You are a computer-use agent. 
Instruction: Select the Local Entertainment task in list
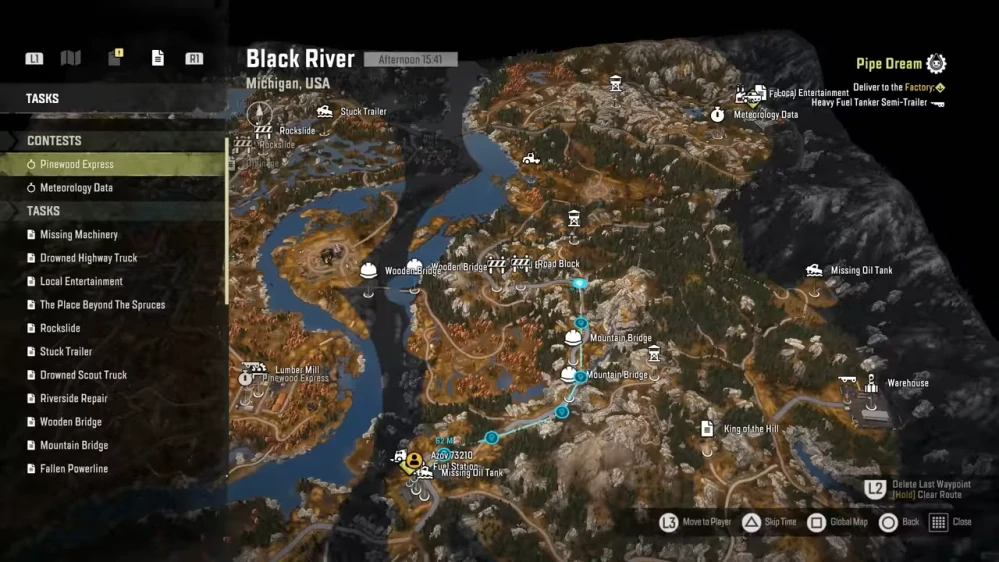coord(81,282)
